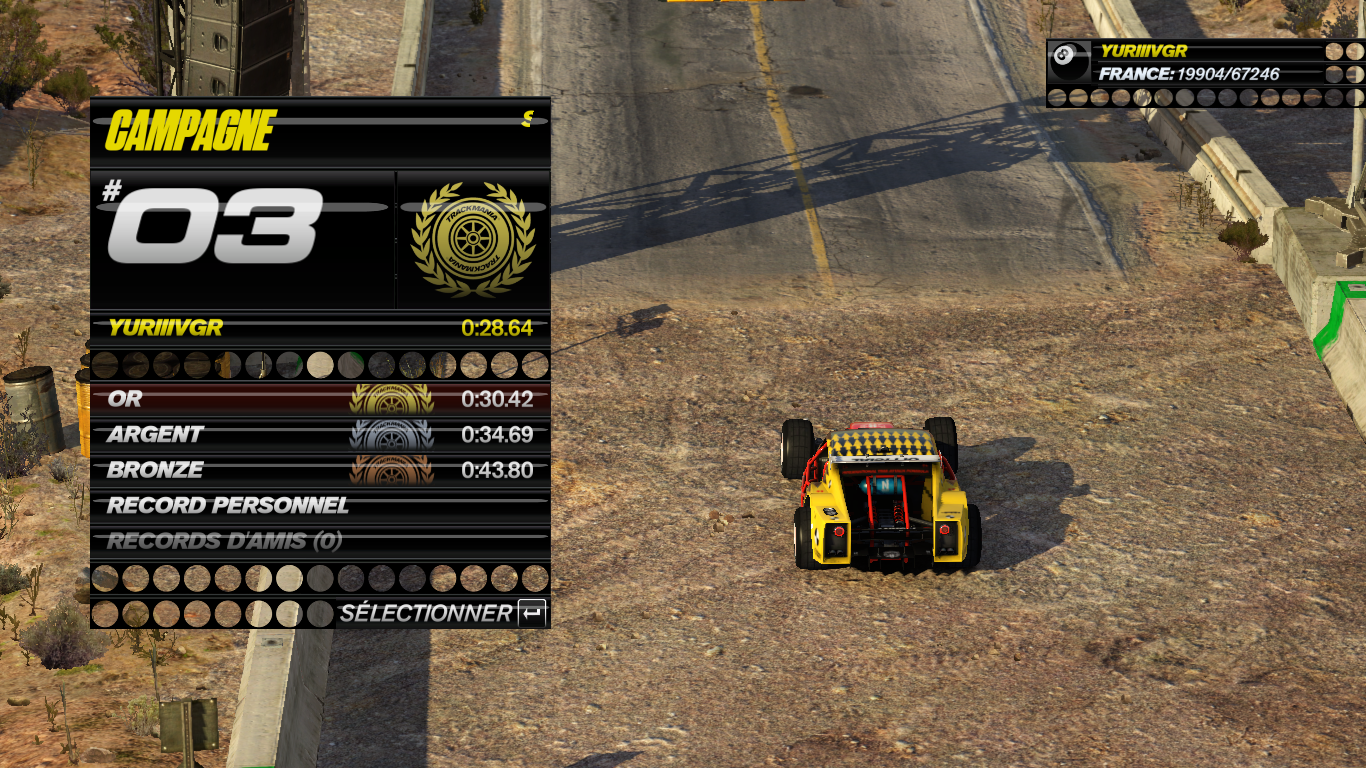
Task: Open the Record Personnel entry
Action: pyautogui.click(x=320, y=506)
